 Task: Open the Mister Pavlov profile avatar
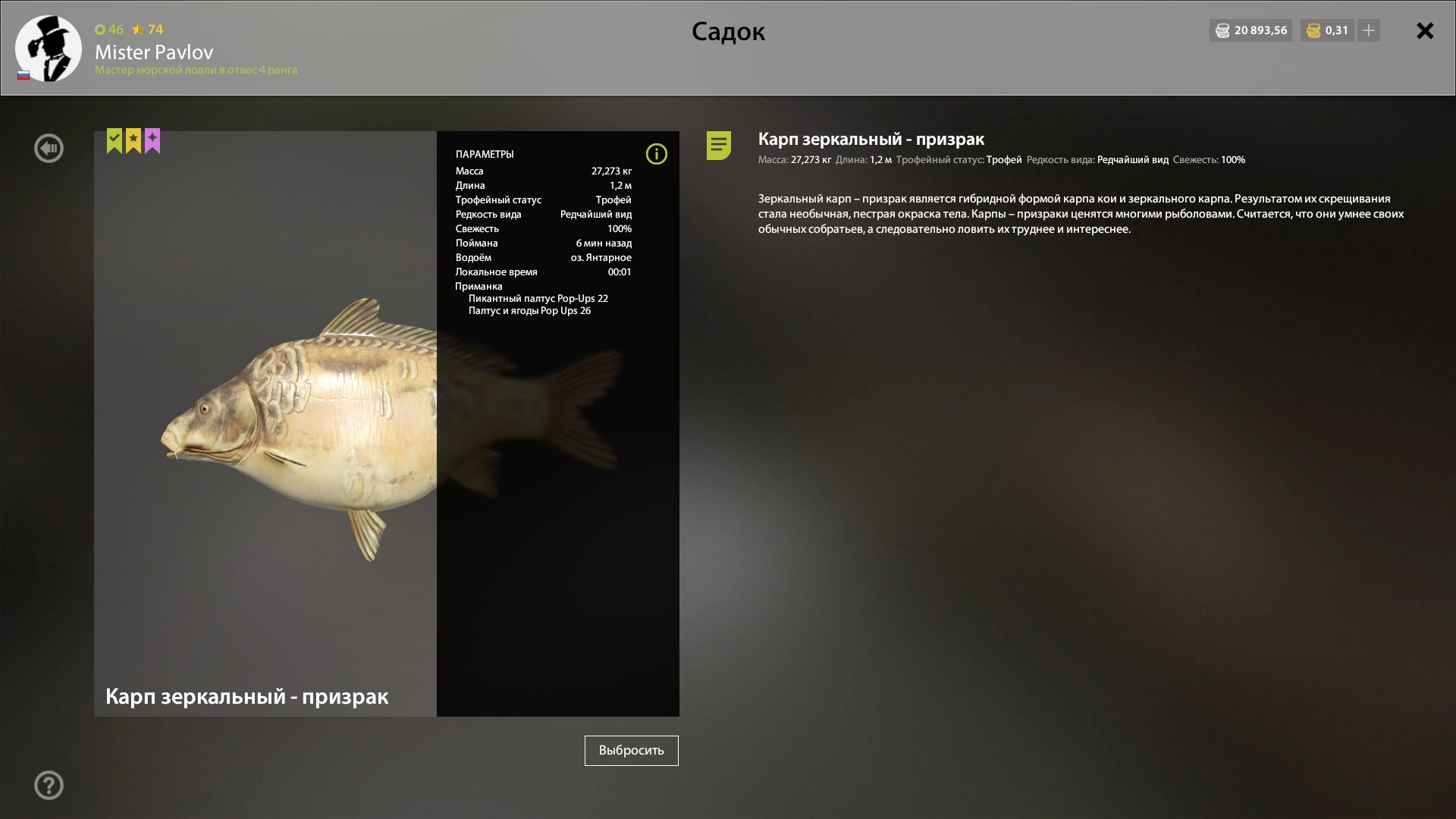[49, 49]
